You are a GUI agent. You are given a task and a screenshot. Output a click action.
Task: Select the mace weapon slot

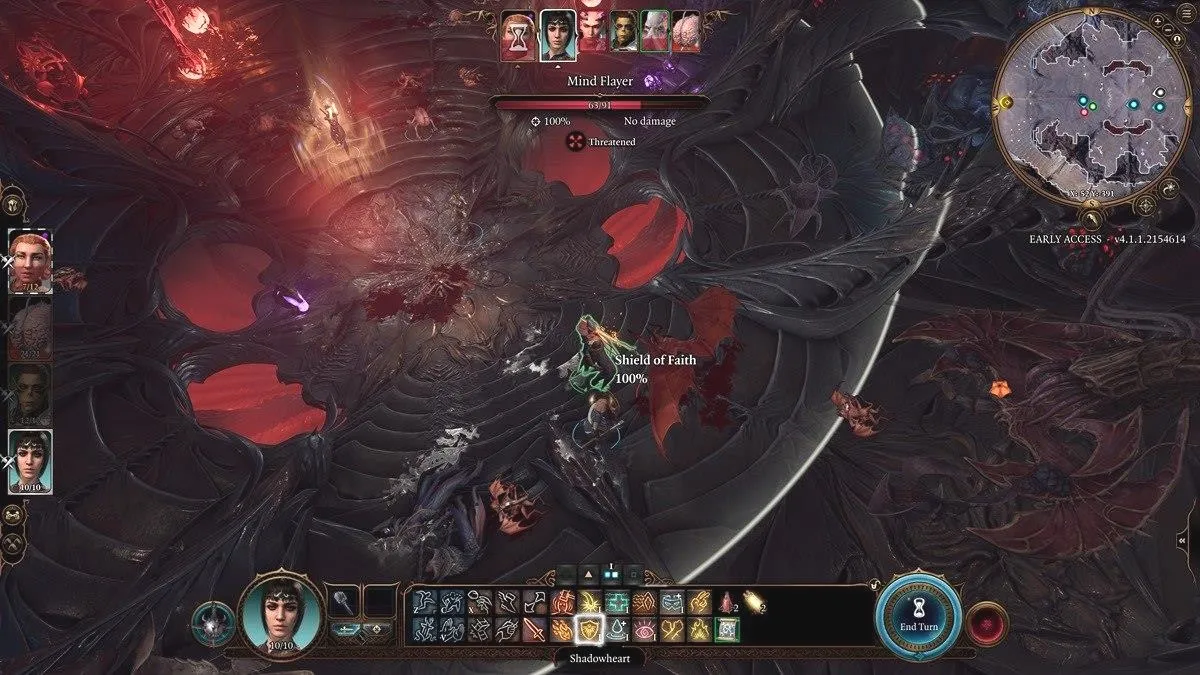click(344, 602)
